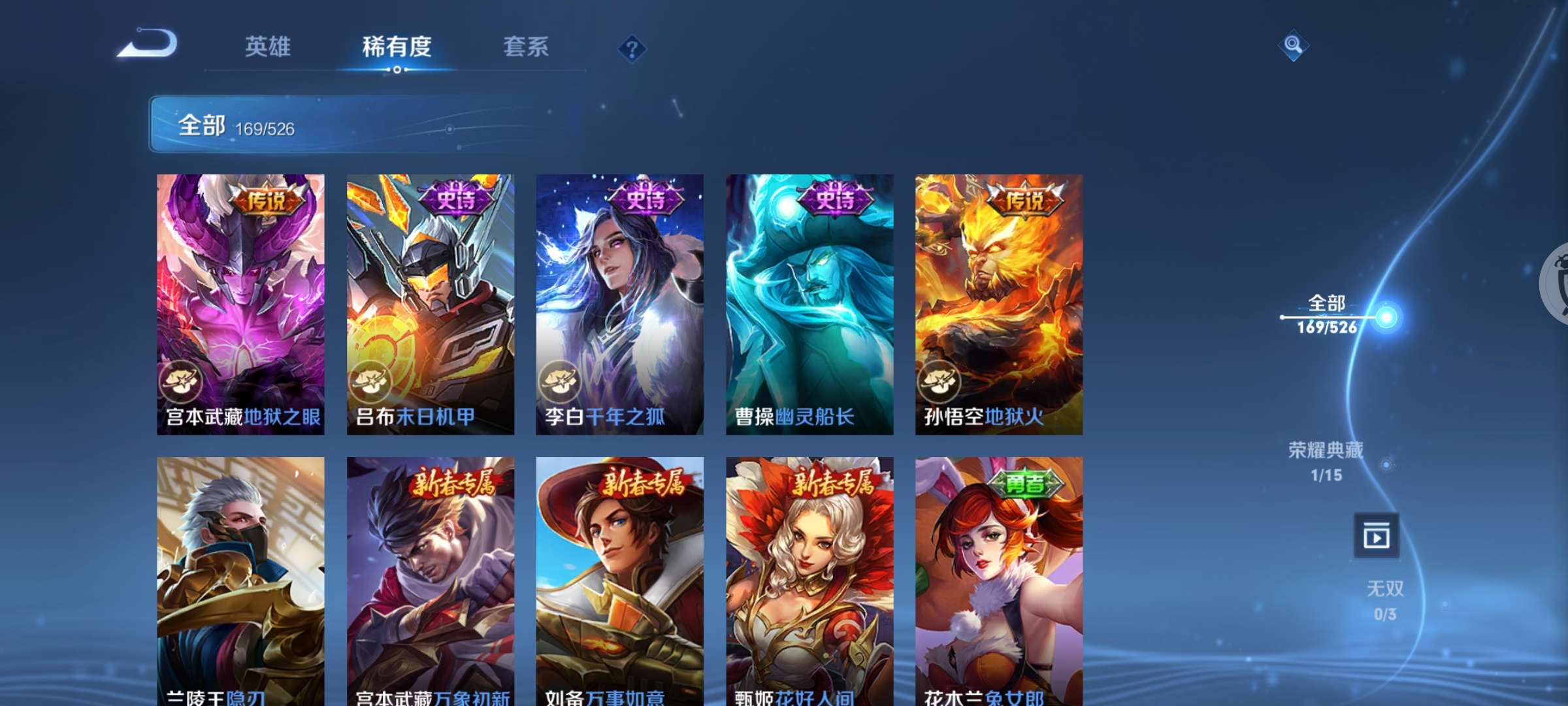Switch to the 套系 tab
The width and height of the screenshot is (1568, 706).
527,47
